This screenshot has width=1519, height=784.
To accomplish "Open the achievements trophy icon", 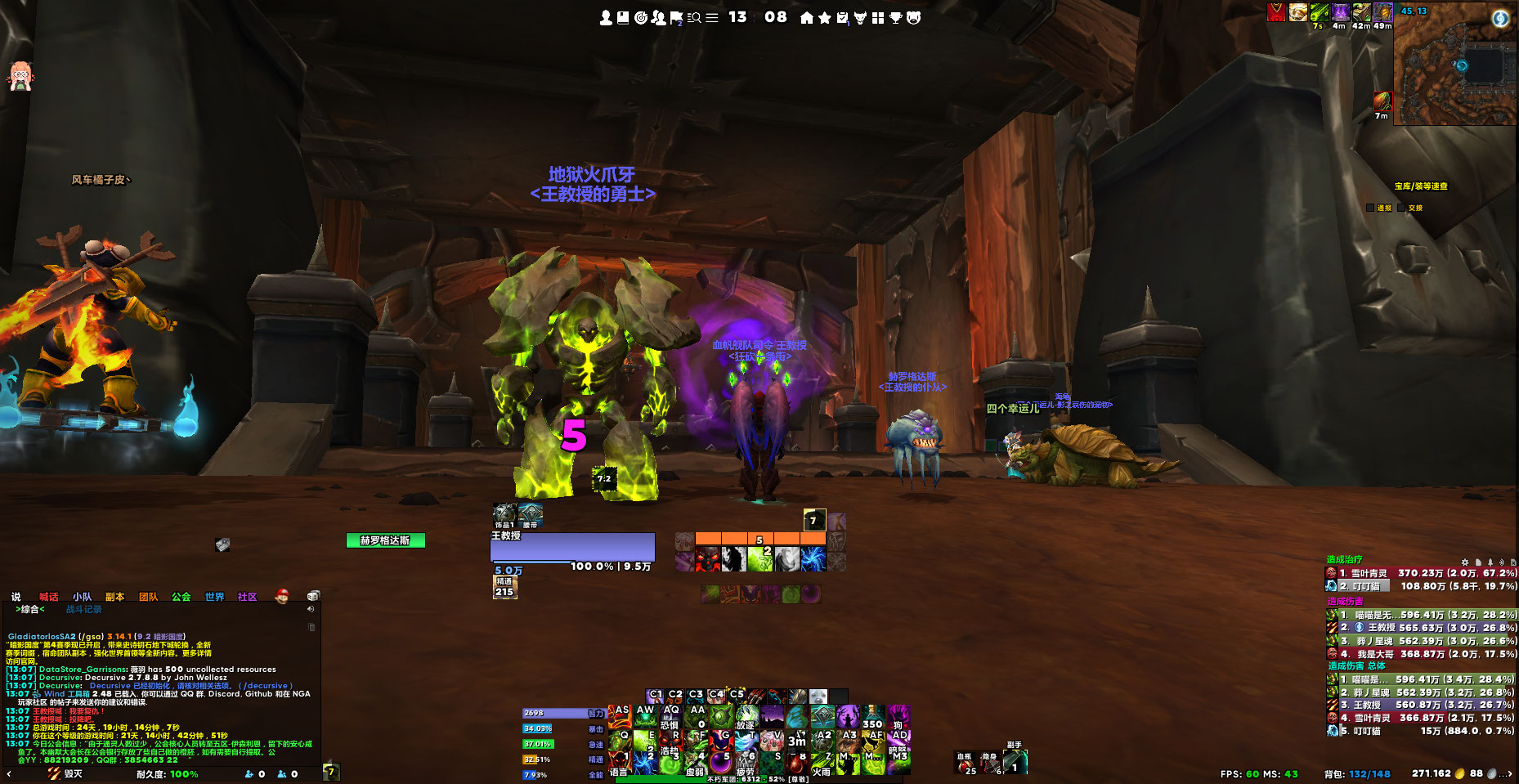I will click(896, 17).
